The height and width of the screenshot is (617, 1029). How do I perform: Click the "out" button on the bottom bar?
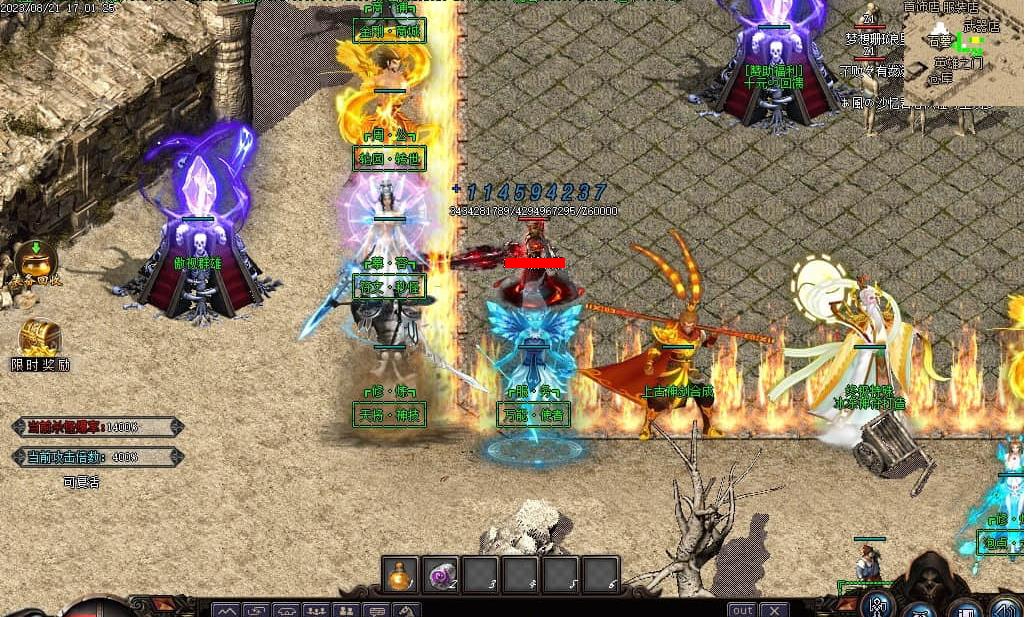pyautogui.click(x=742, y=610)
